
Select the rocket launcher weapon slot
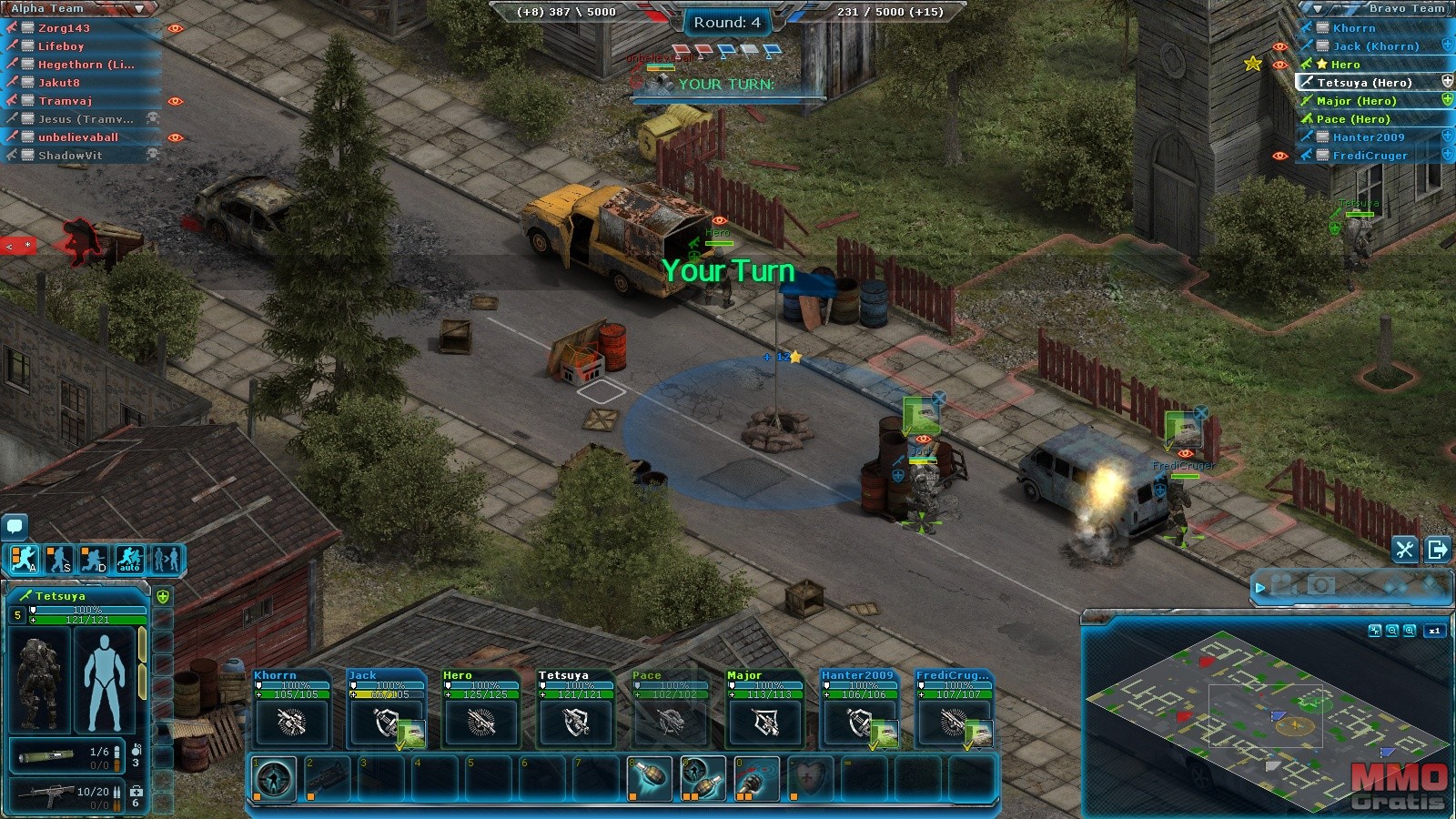click(x=62, y=755)
